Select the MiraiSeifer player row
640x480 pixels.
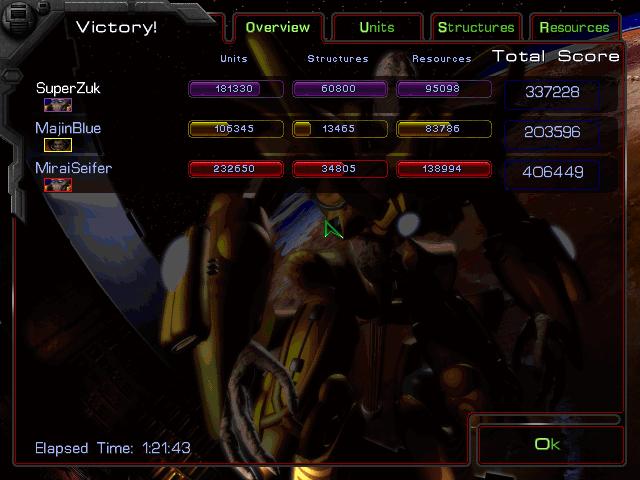tap(73, 169)
